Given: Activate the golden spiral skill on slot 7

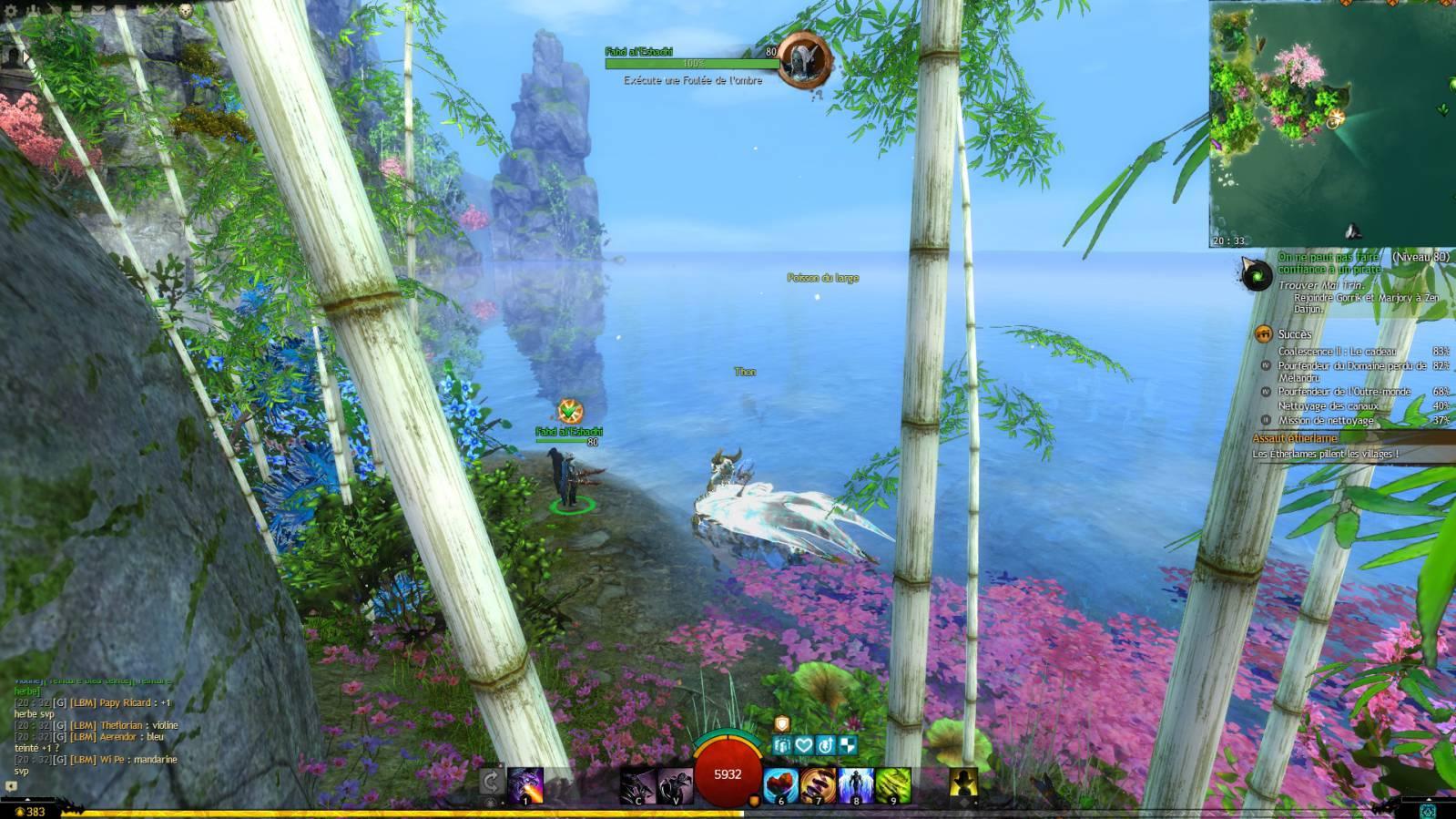Looking at the screenshot, I should (818, 785).
